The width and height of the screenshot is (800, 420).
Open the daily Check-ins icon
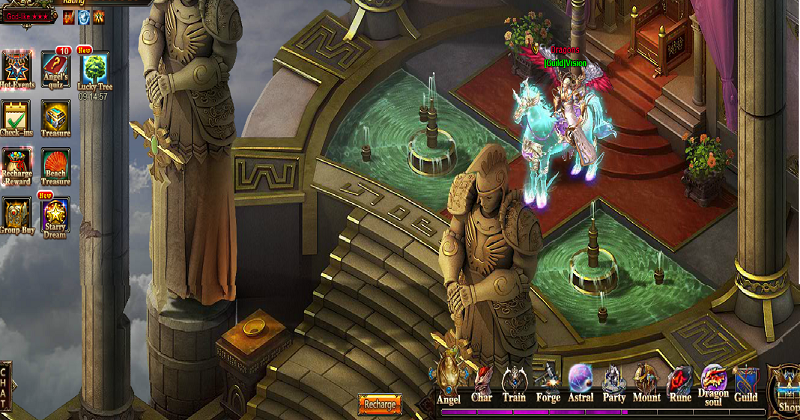point(17,116)
